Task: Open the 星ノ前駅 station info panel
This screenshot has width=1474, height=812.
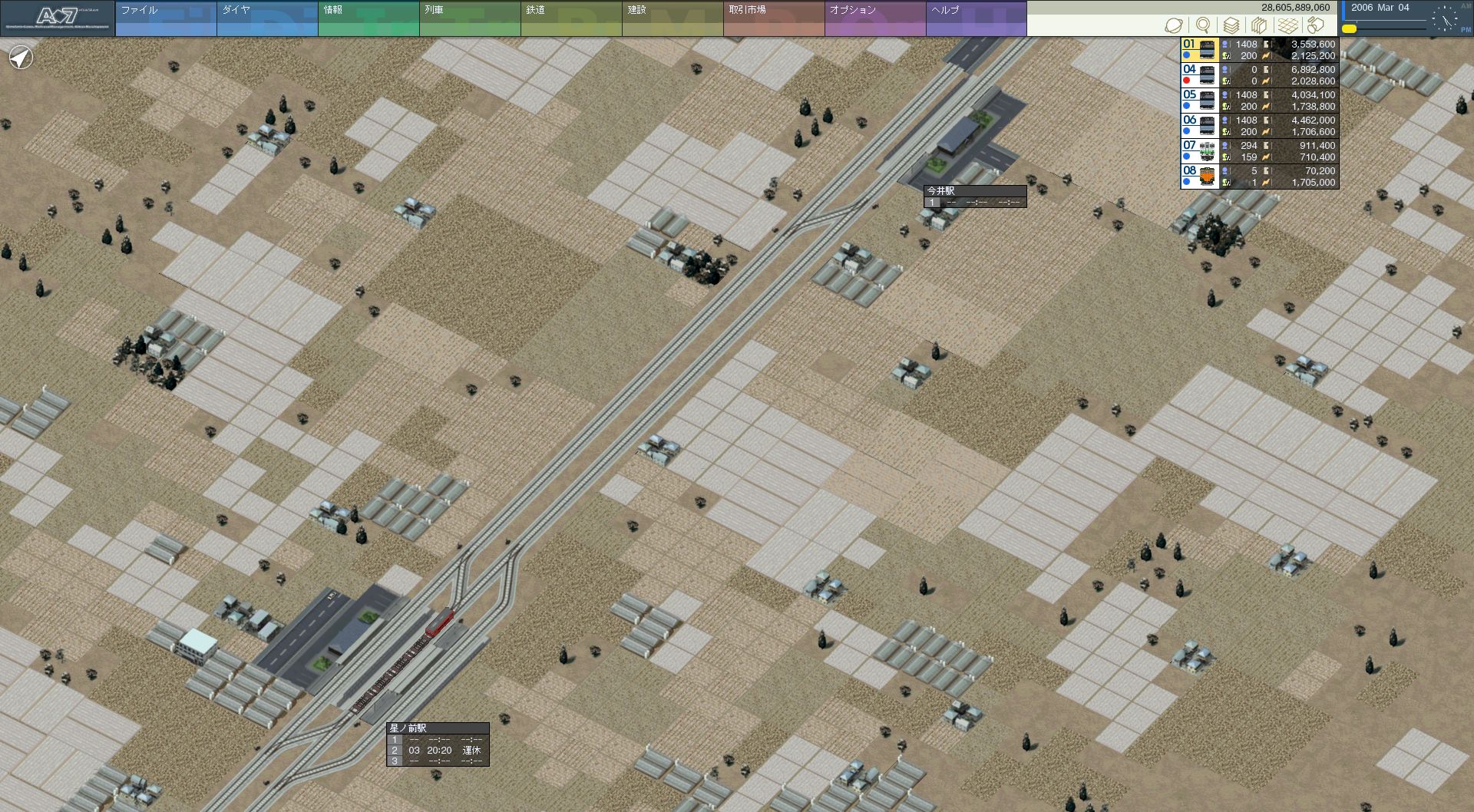Action: pos(437,728)
